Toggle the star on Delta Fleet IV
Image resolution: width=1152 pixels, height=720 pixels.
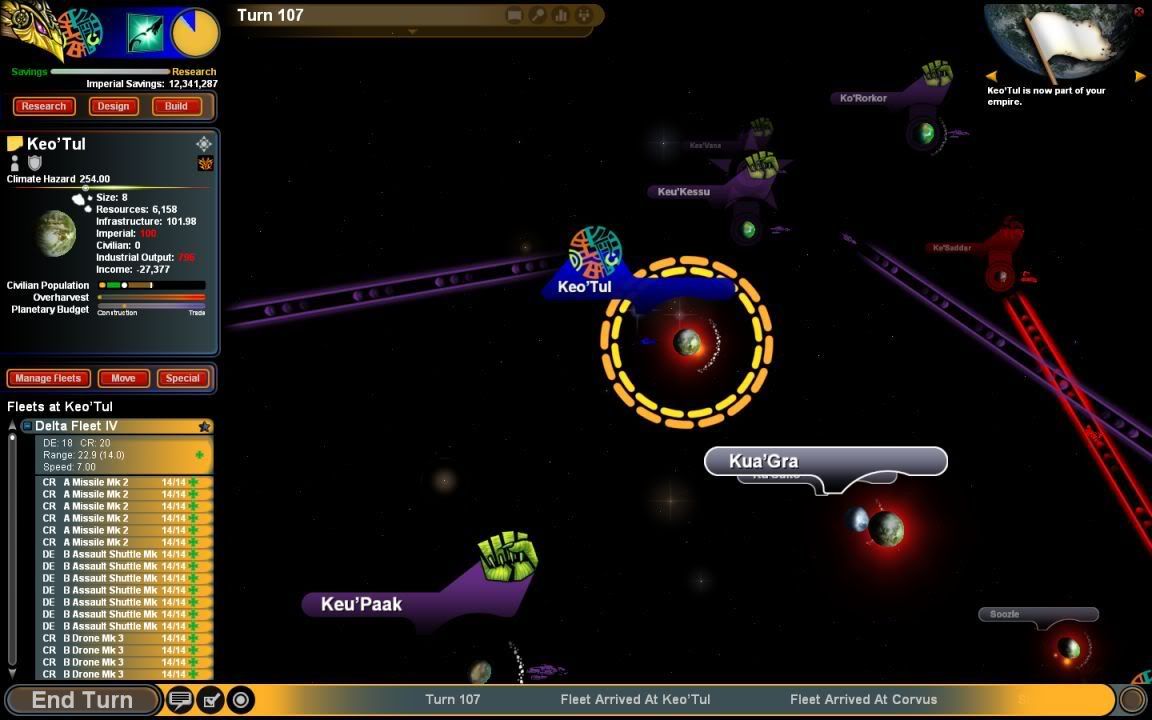[x=204, y=427]
